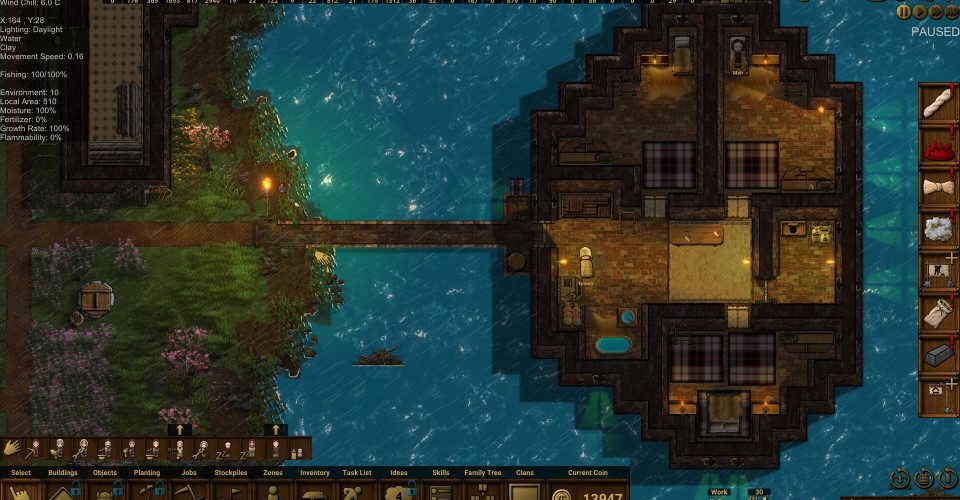The image size is (960, 500).
Task: Open the Stockpiles menu
Action: [x=230, y=490]
